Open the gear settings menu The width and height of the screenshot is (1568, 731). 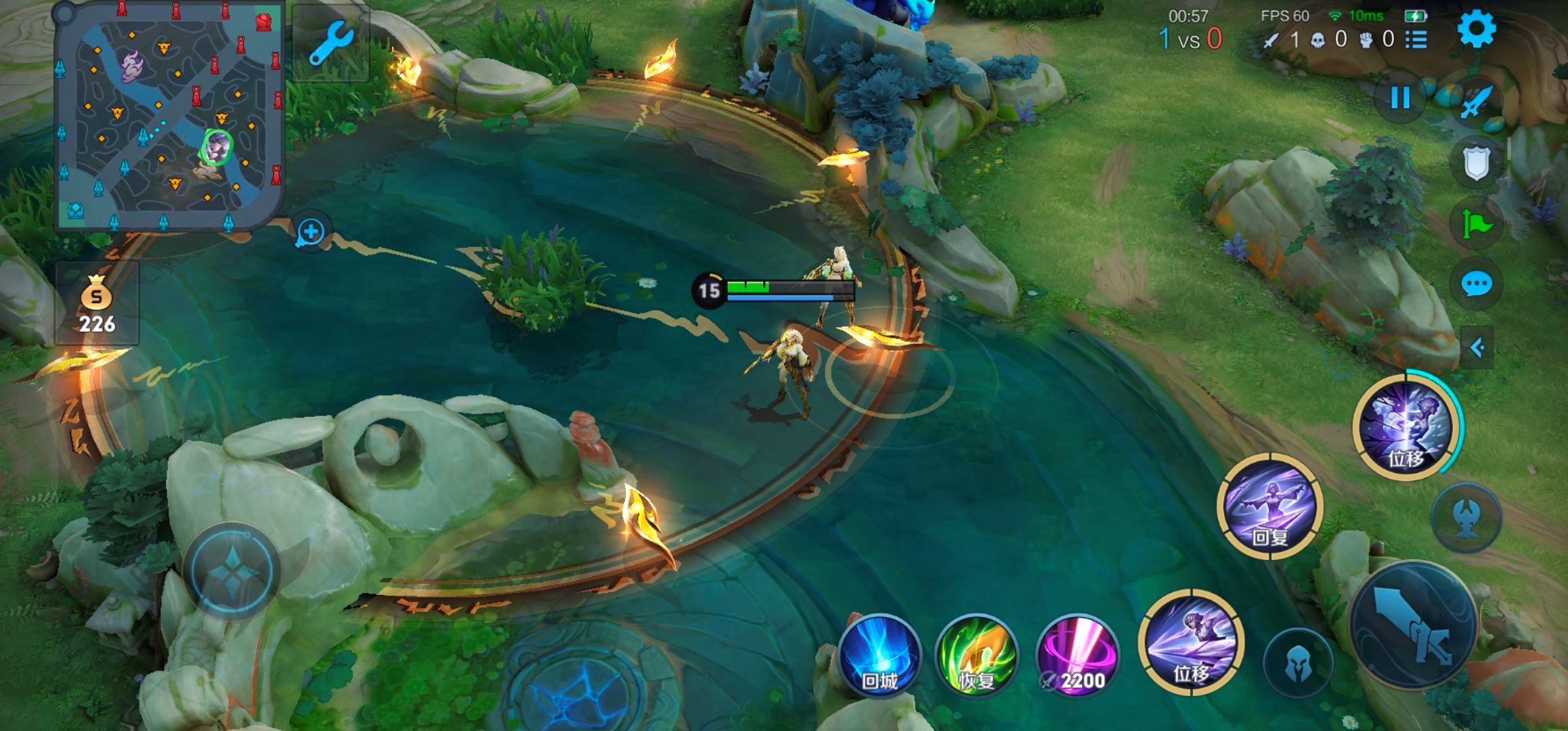1476,30
